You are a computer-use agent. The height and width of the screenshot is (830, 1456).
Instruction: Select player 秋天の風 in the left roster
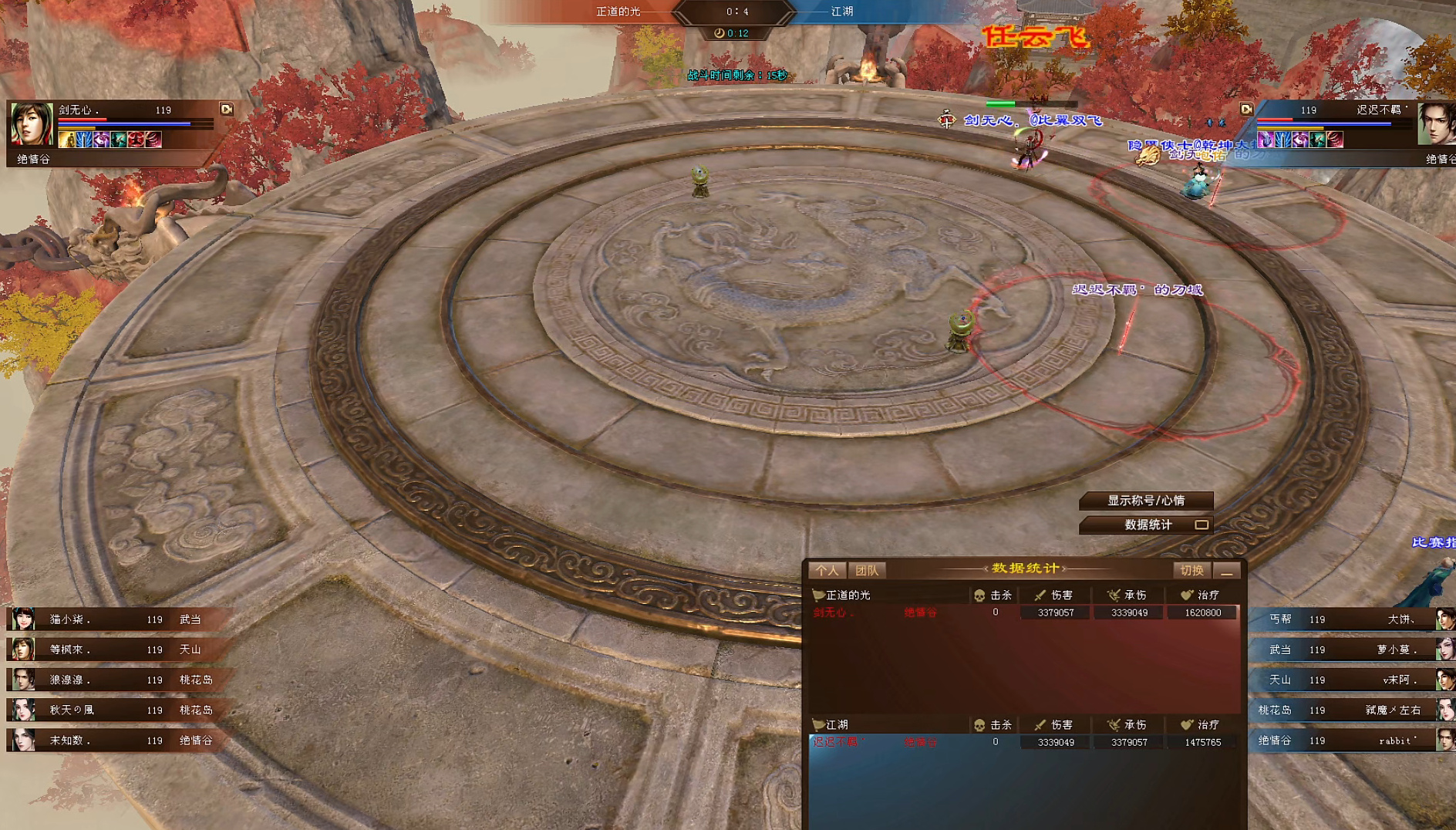coord(116,710)
